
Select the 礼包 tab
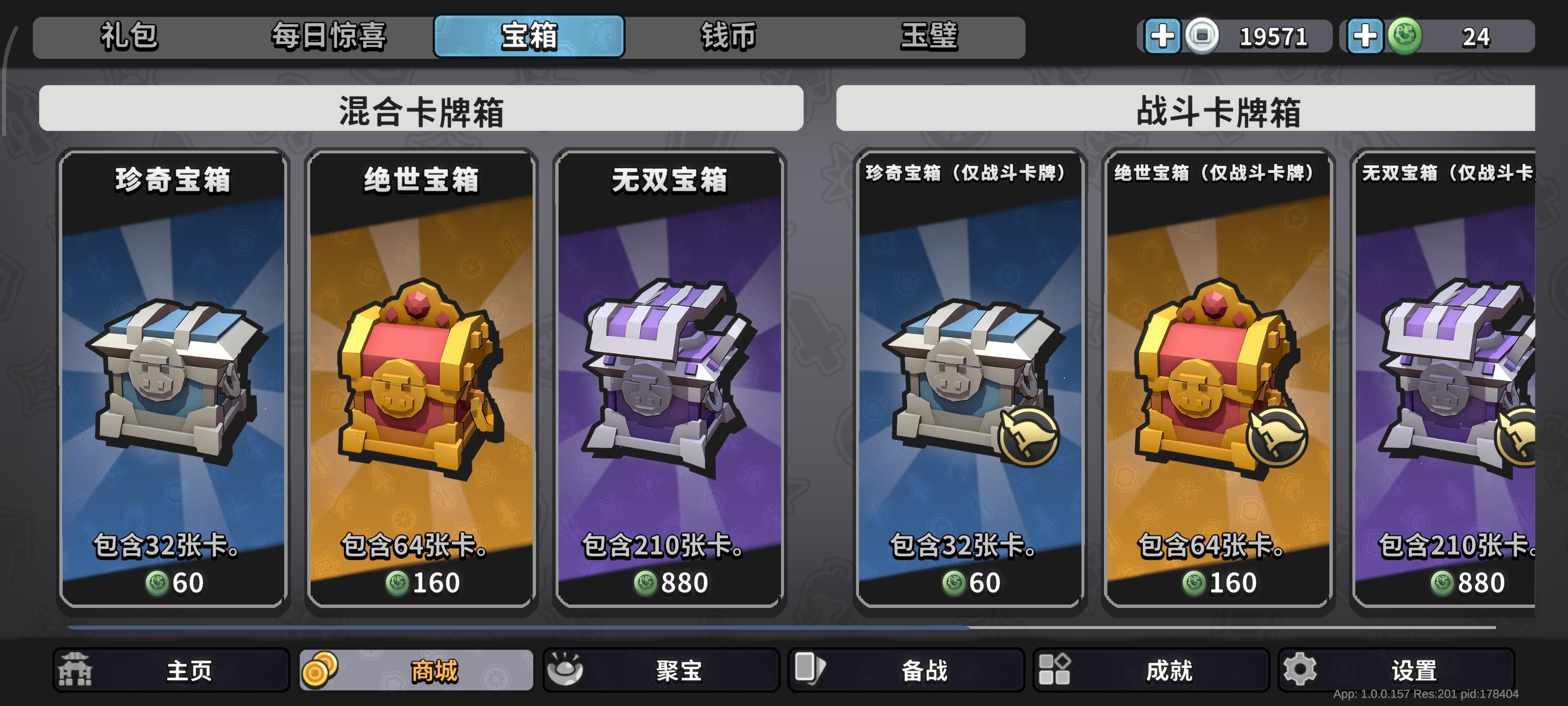coord(128,37)
